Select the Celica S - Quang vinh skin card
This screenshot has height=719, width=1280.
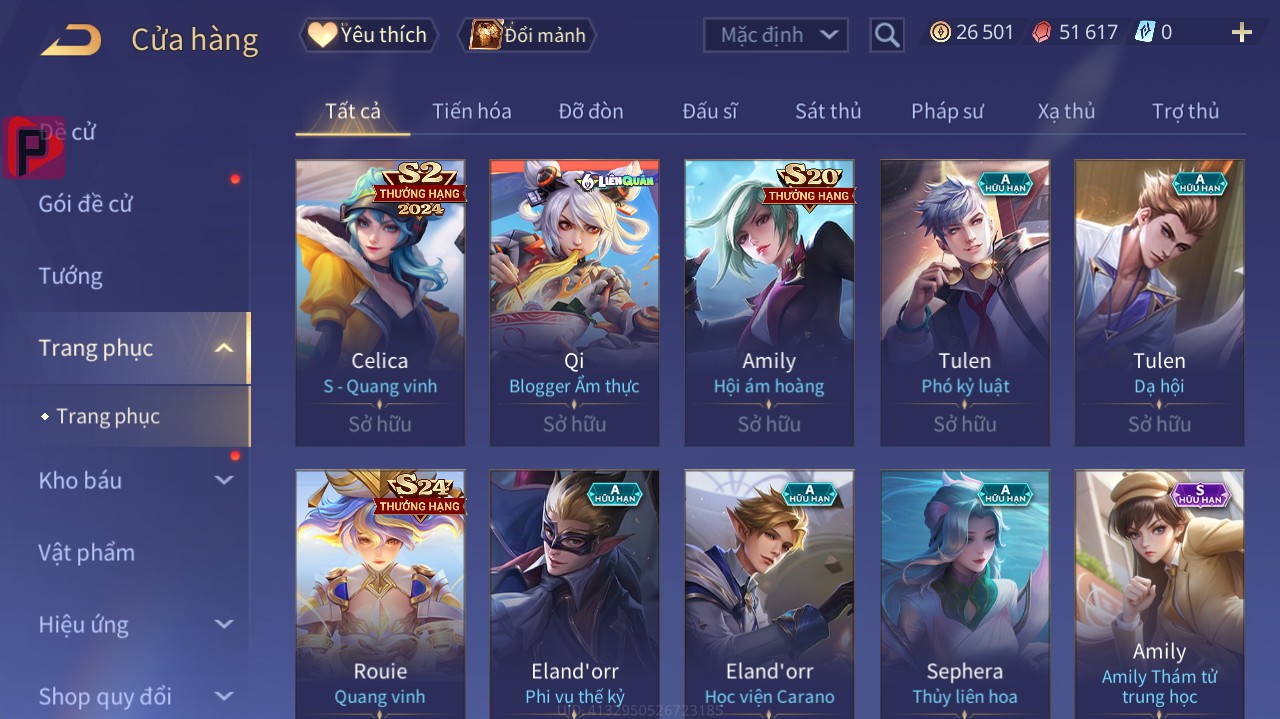(x=380, y=302)
